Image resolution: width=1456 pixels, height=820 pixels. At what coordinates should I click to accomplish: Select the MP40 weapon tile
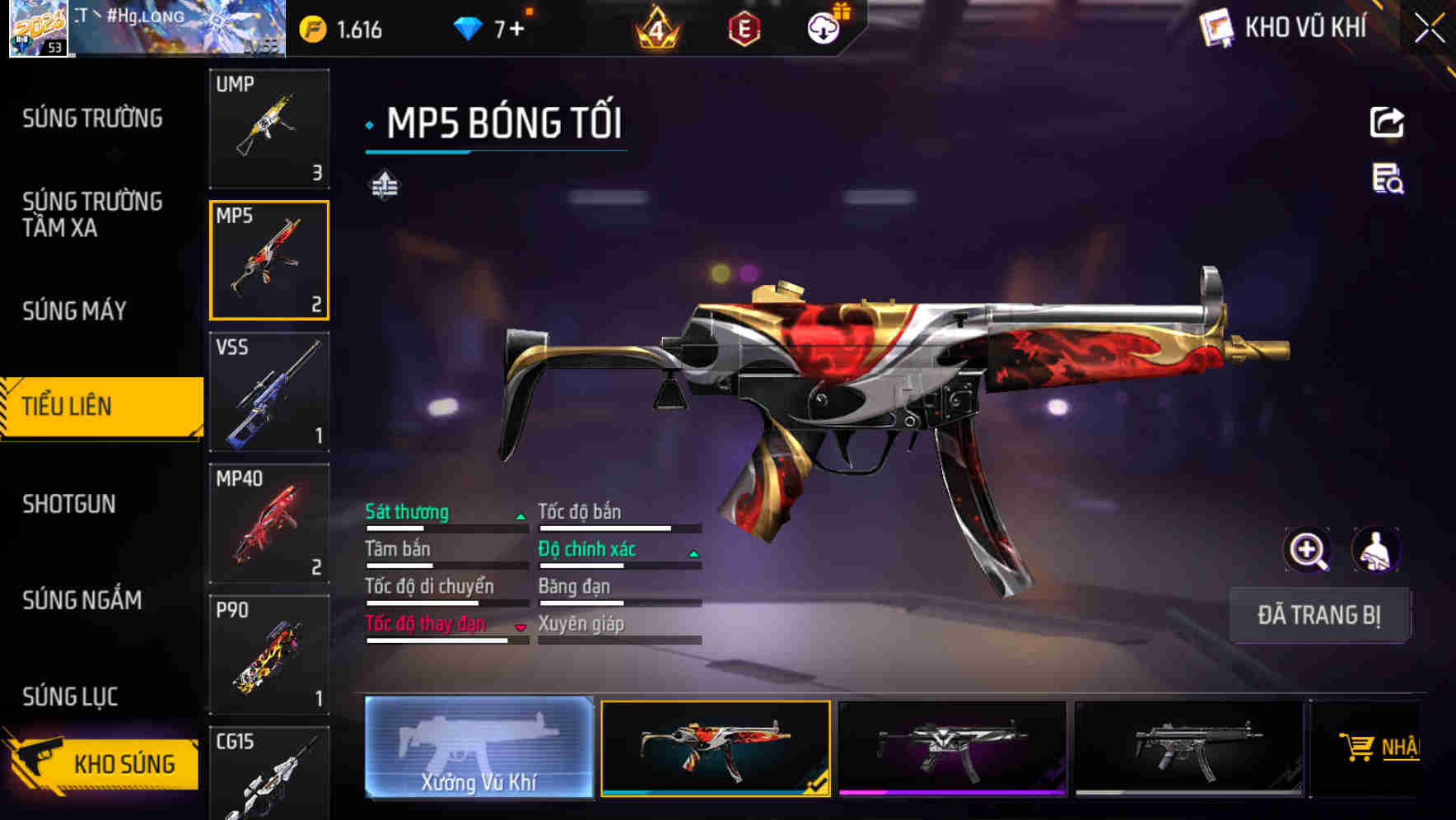tap(269, 524)
